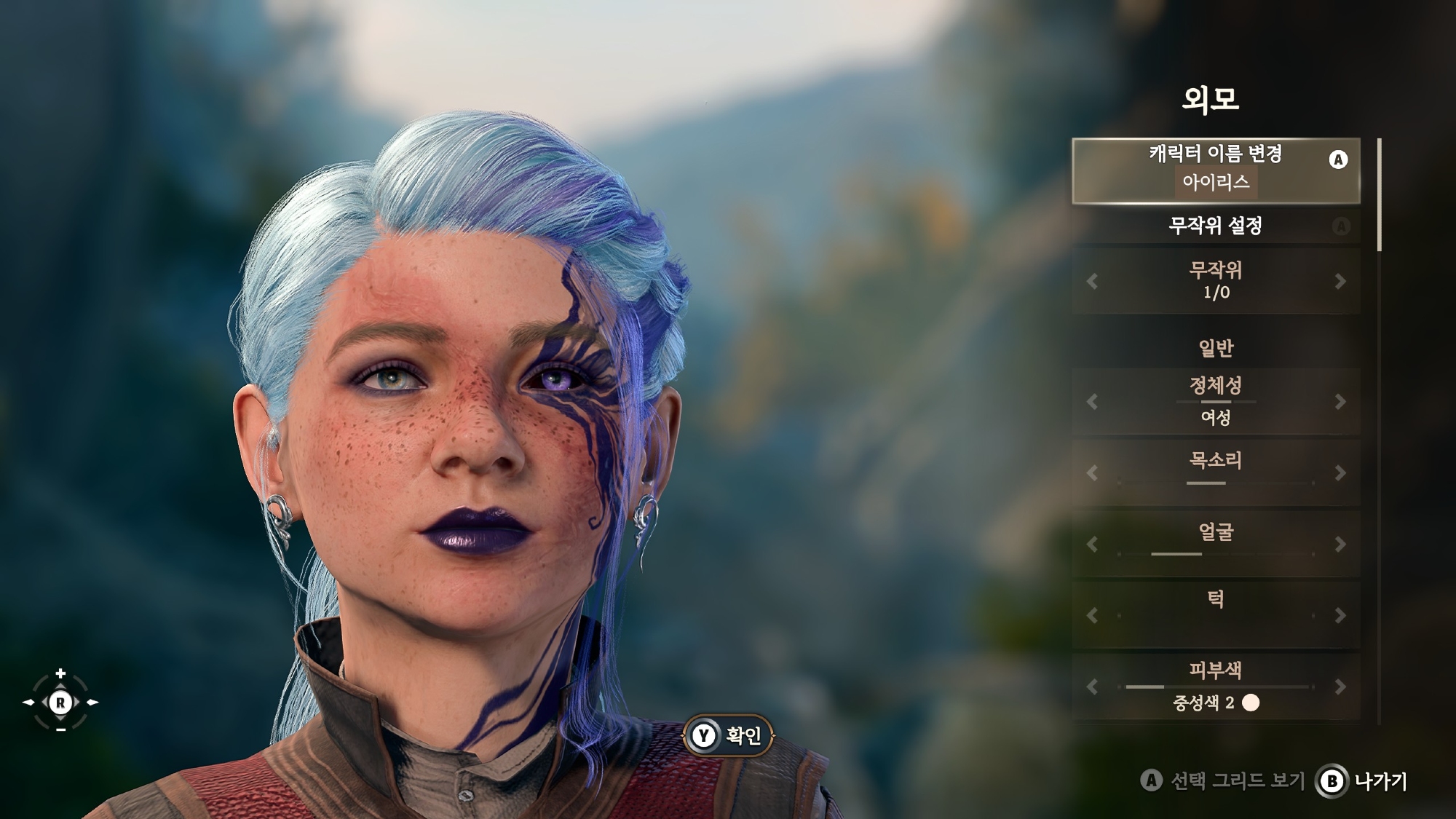Viewport: 1456px width, 819px height.
Task: Switch 정체성 to the next option
Action: click(x=1340, y=402)
